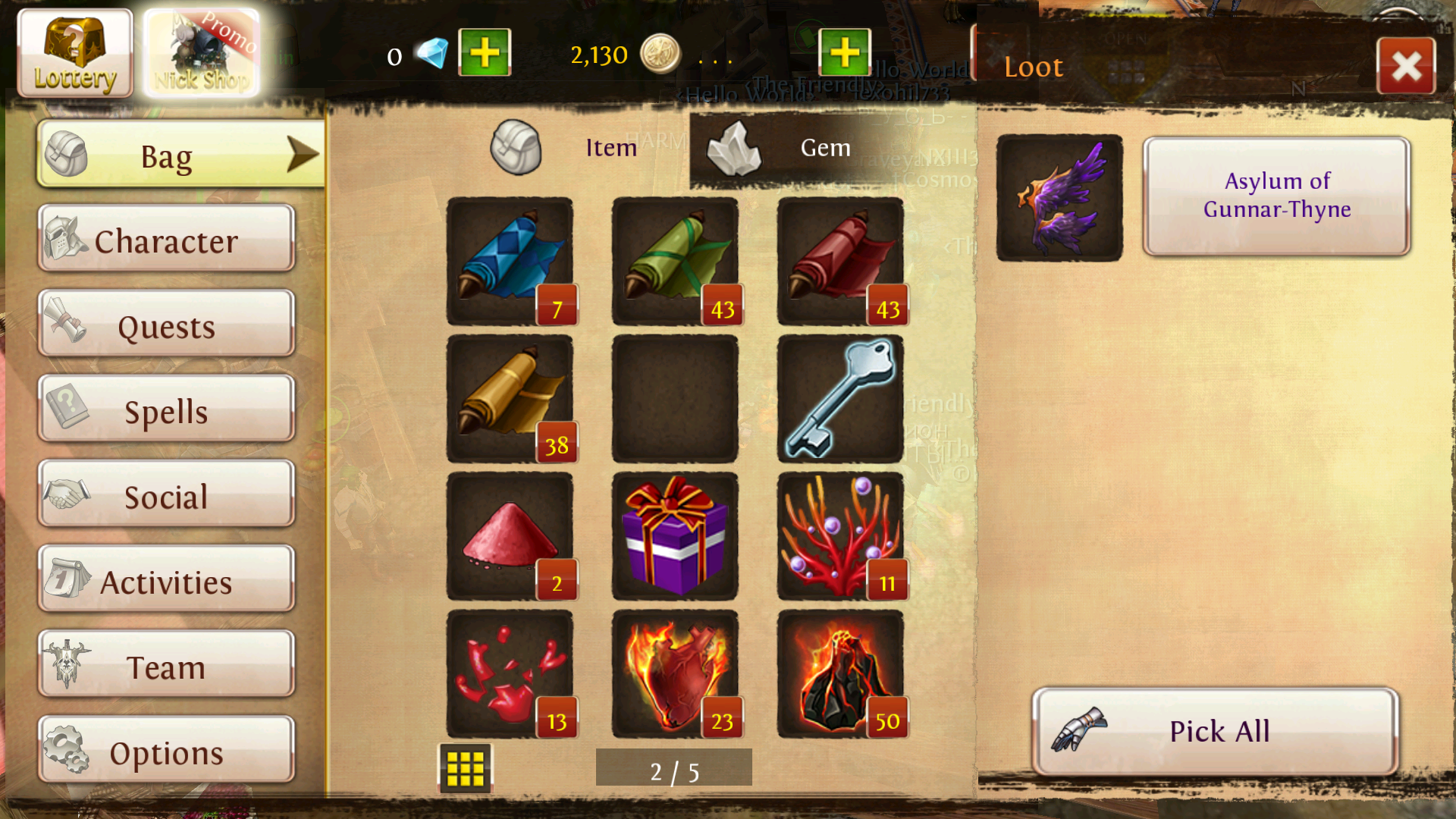
Task: Open the Quests menu
Action: pos(166,325)
